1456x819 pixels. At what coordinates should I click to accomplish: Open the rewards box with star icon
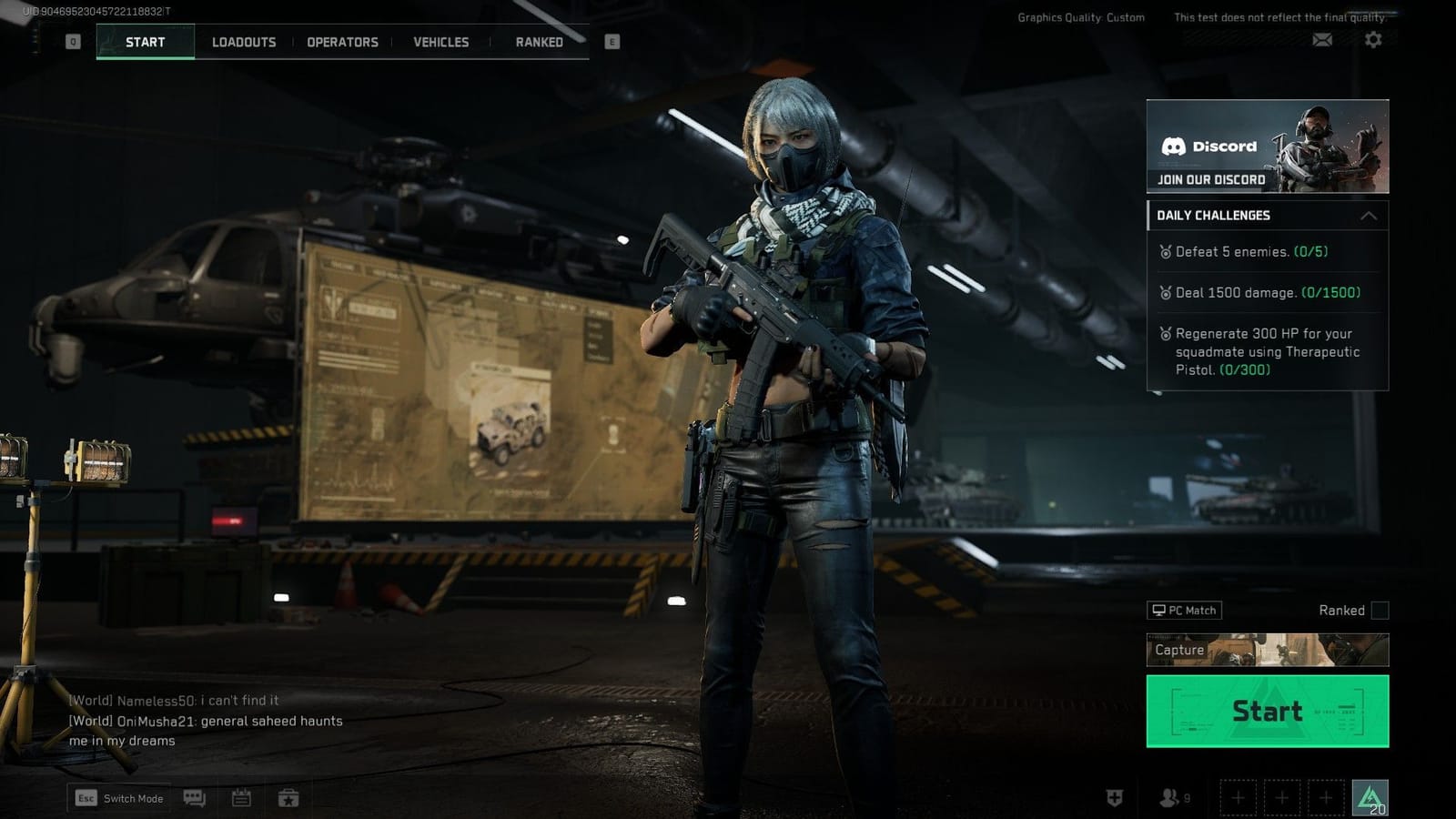tap(289, 798)
